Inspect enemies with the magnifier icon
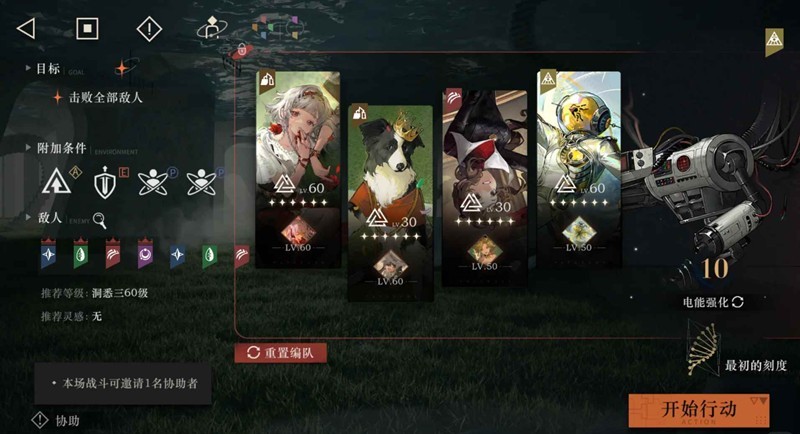 click(x=100, y=221)
